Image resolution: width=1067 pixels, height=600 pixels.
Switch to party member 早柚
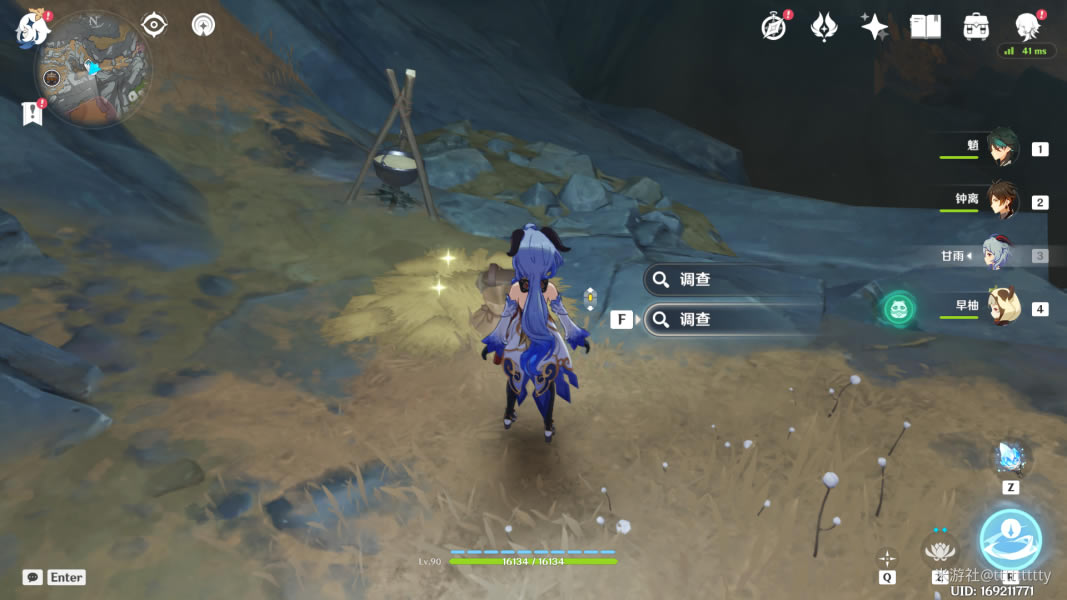[x=1001, y=308]
